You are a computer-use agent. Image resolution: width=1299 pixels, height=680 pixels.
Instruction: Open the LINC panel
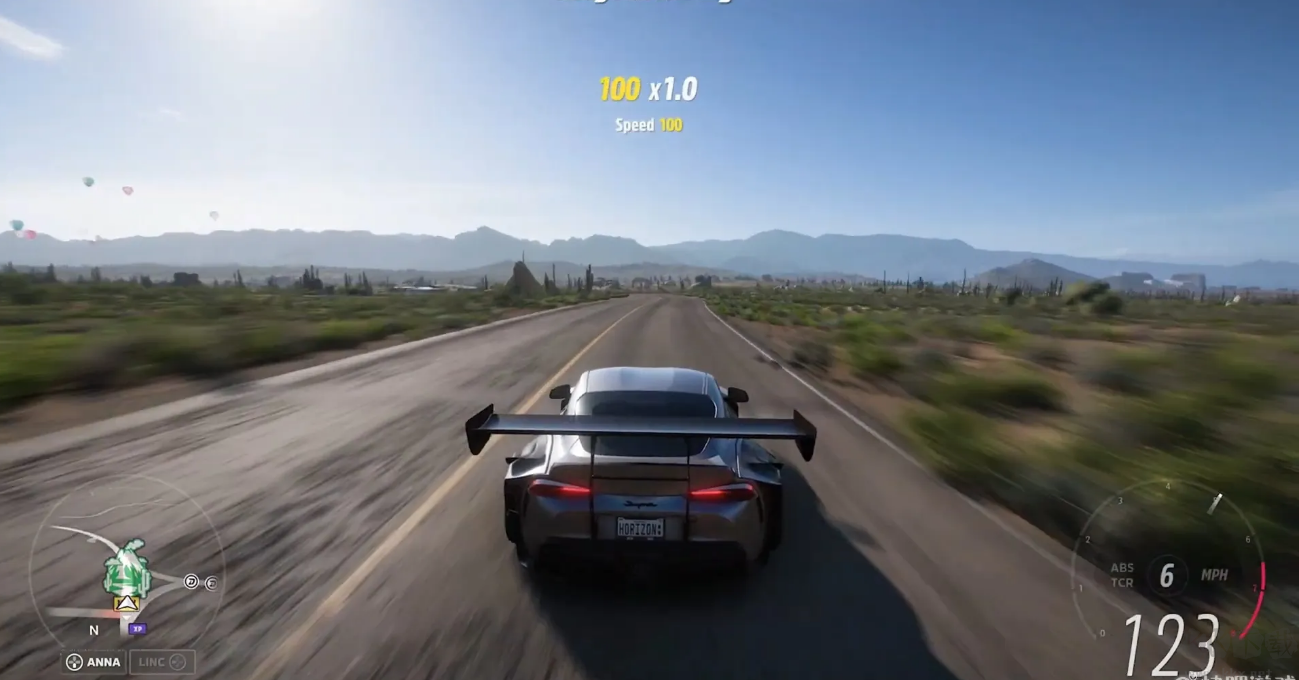[161, 661]
